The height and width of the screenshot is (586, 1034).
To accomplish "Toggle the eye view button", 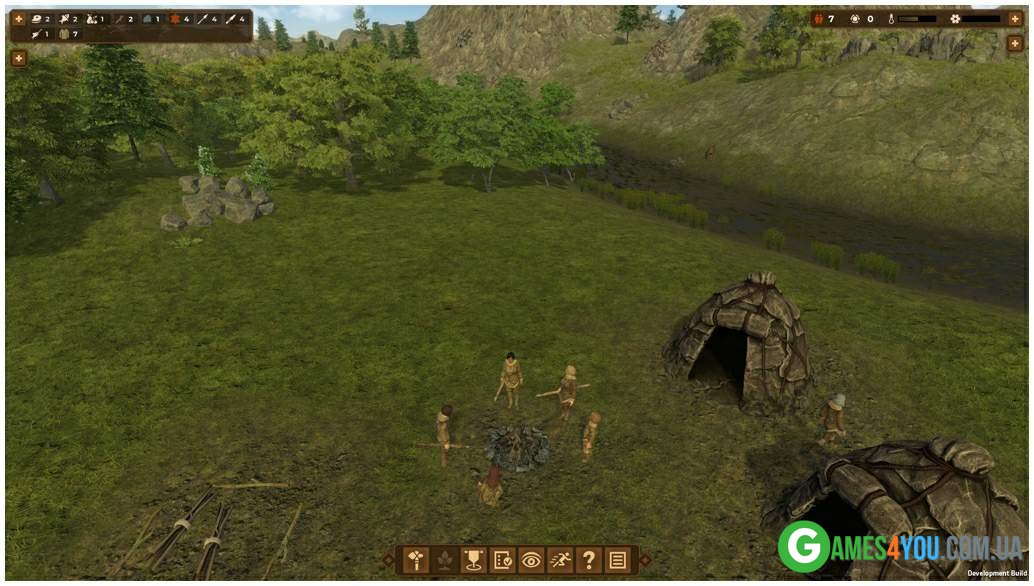I will pos(531,560).
